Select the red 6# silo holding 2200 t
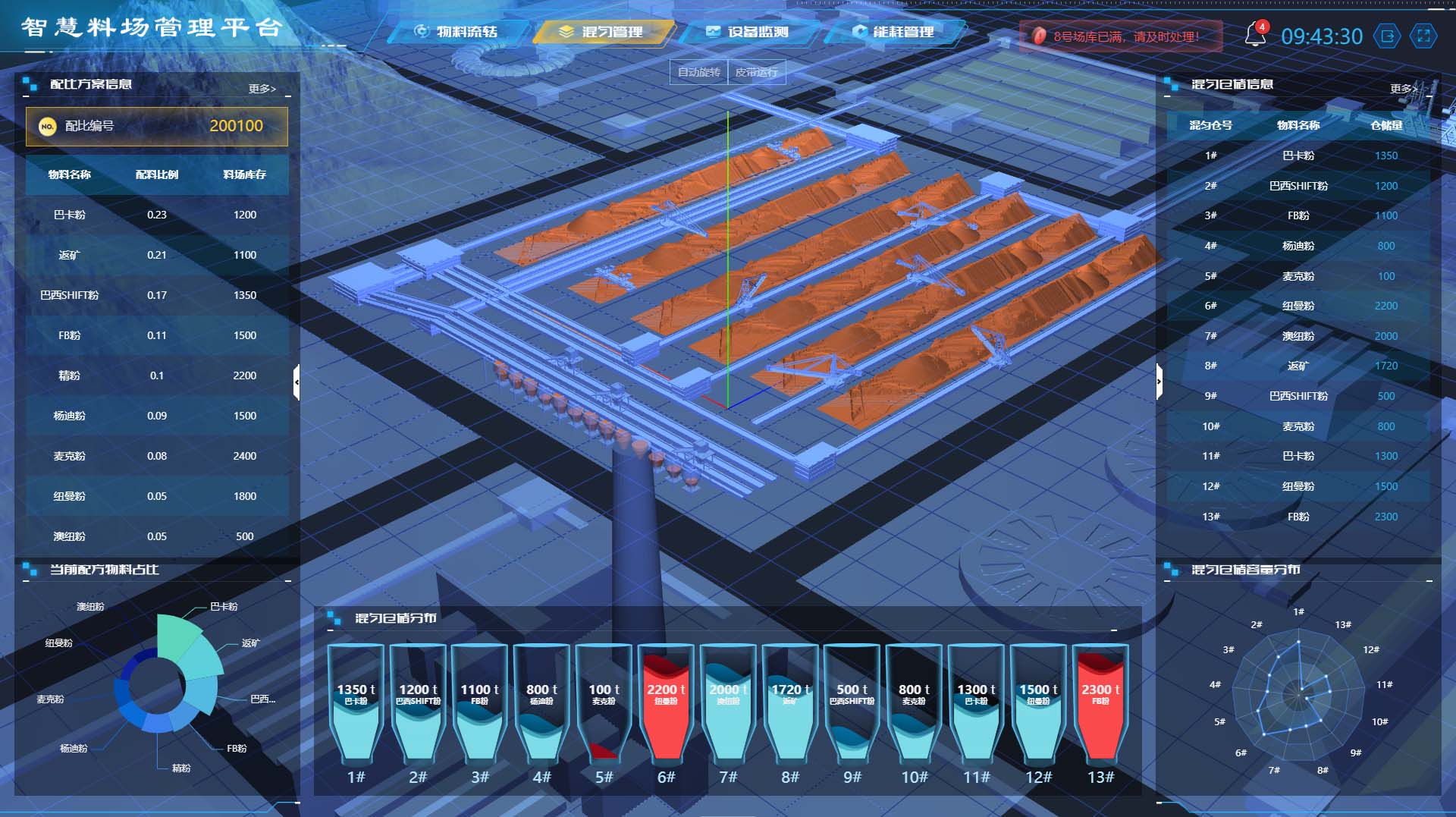Screen dimensions: 1456x817 tap(666, 702)
